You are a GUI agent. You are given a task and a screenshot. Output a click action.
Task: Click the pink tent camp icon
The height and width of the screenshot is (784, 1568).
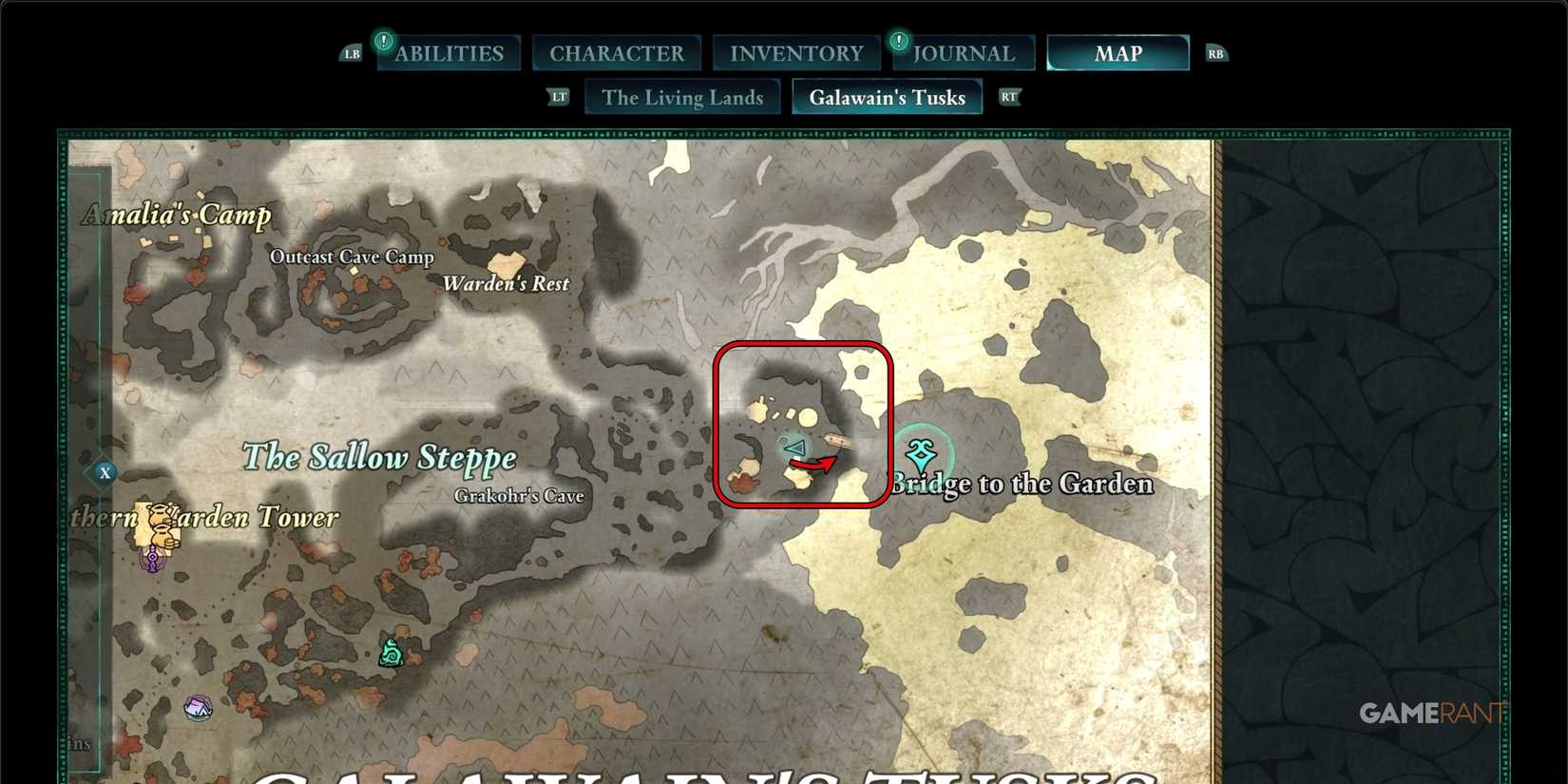198,708
